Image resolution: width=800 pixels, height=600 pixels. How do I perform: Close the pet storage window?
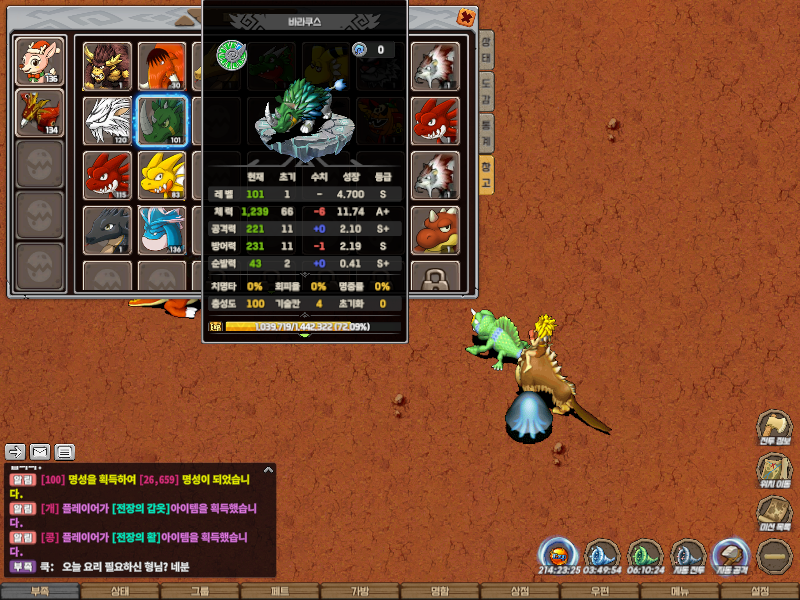click(x=465, y=17)
